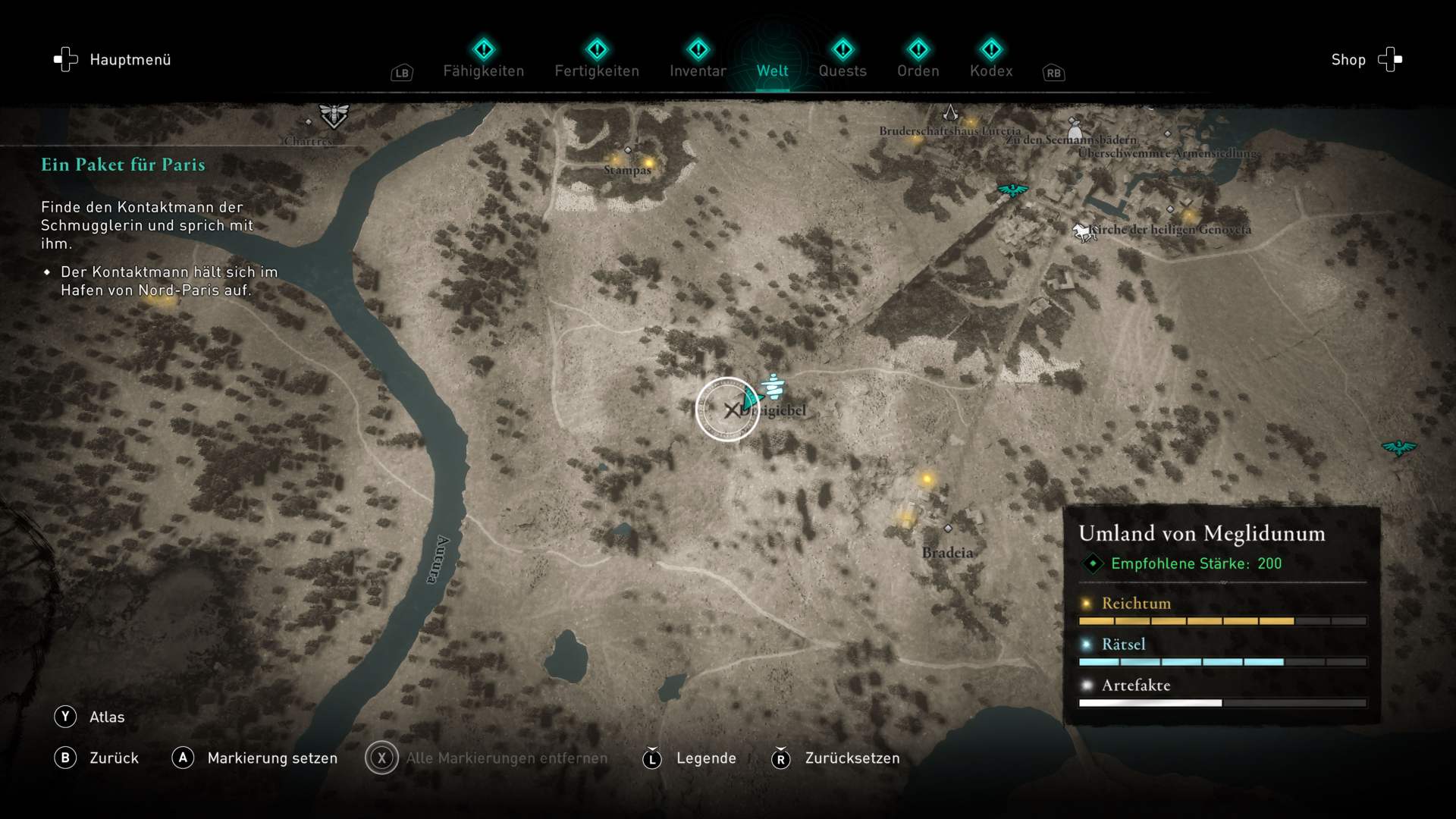Viewport: 1456px width, 819px height.
Task: Choose Zurück to go back
Action: tap(96, 758)
